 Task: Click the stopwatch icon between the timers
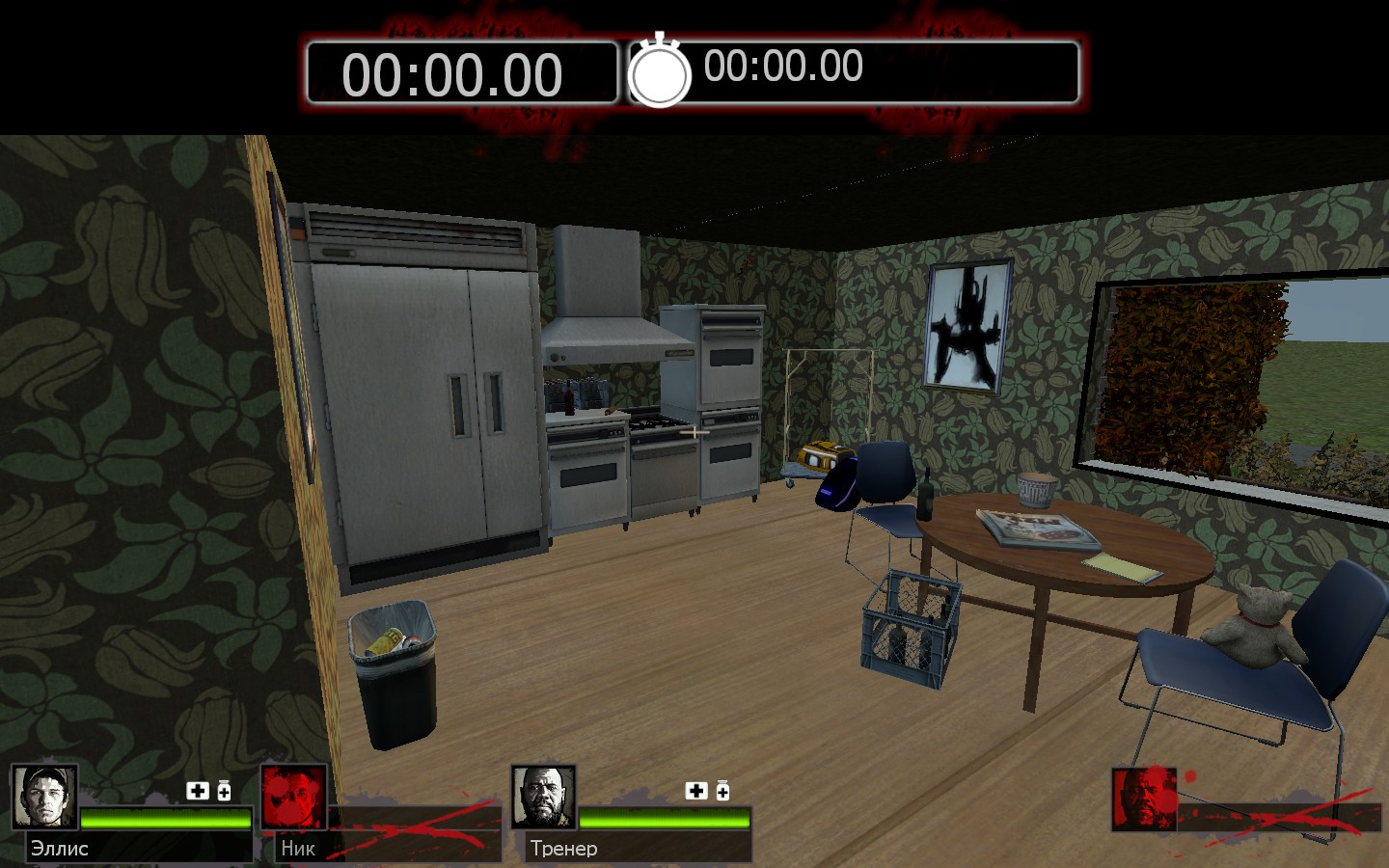[660, 71]
